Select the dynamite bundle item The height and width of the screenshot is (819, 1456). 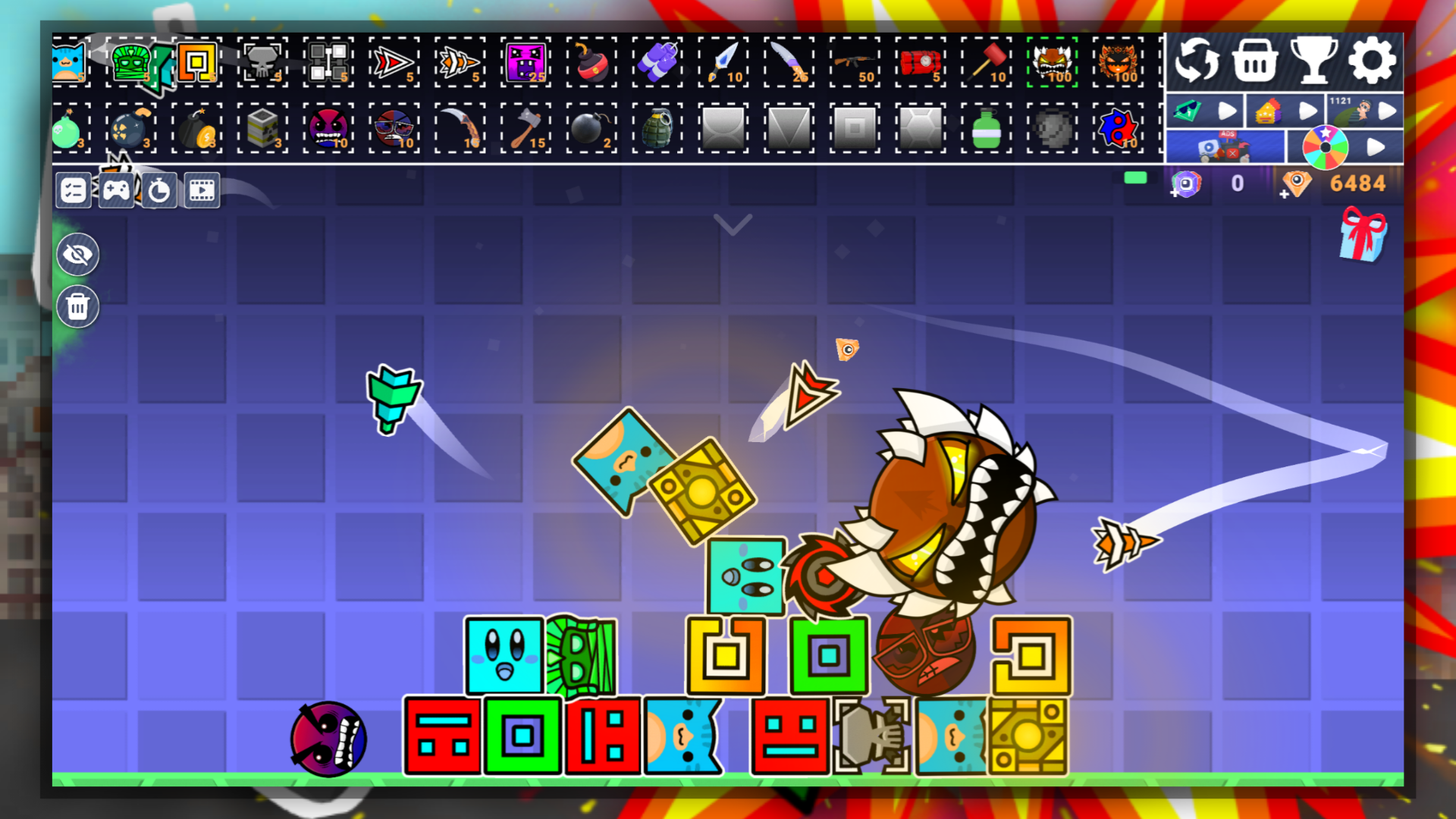click(x=657, y=63)
